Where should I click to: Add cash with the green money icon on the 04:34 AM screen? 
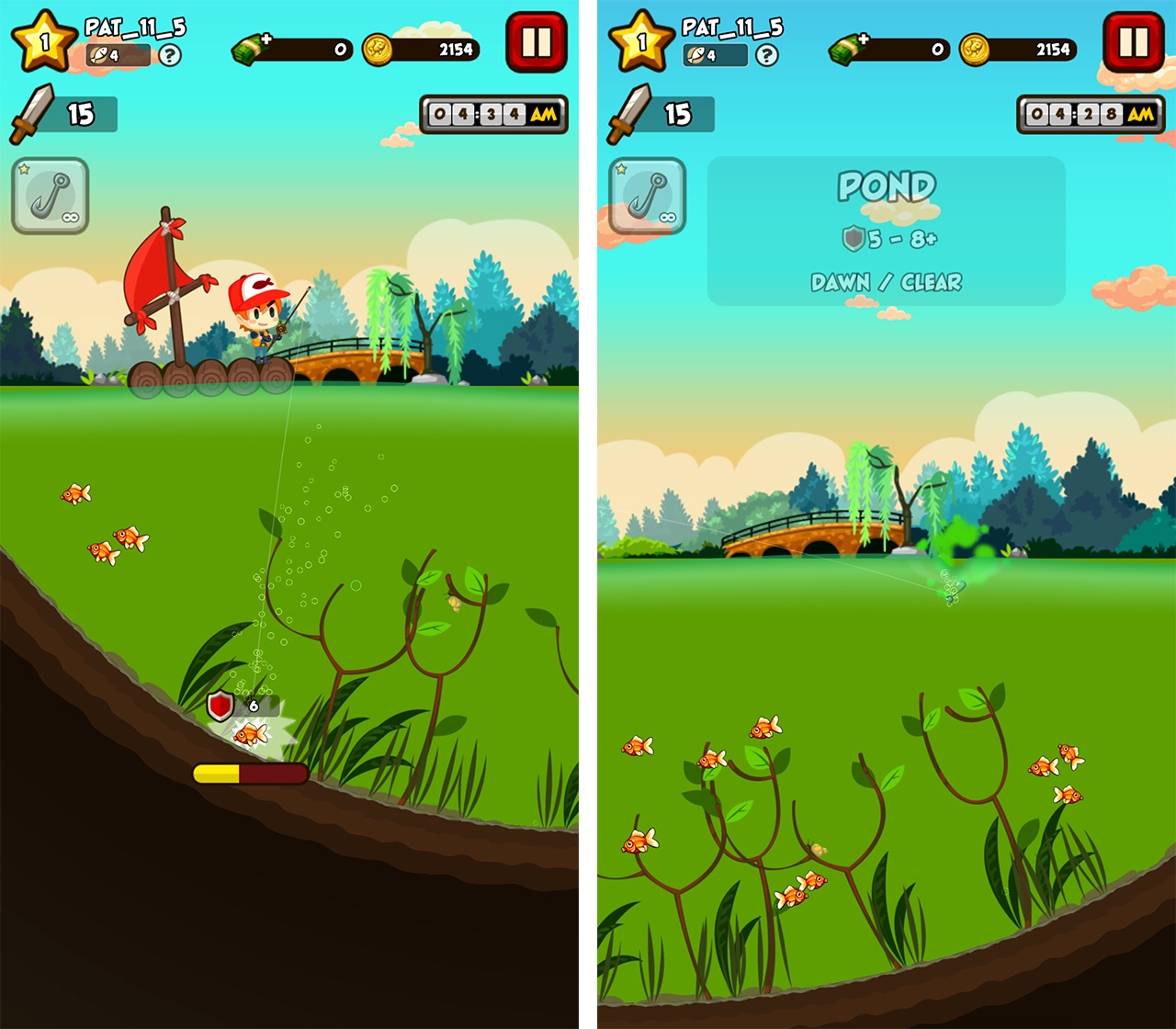point(251,49)
